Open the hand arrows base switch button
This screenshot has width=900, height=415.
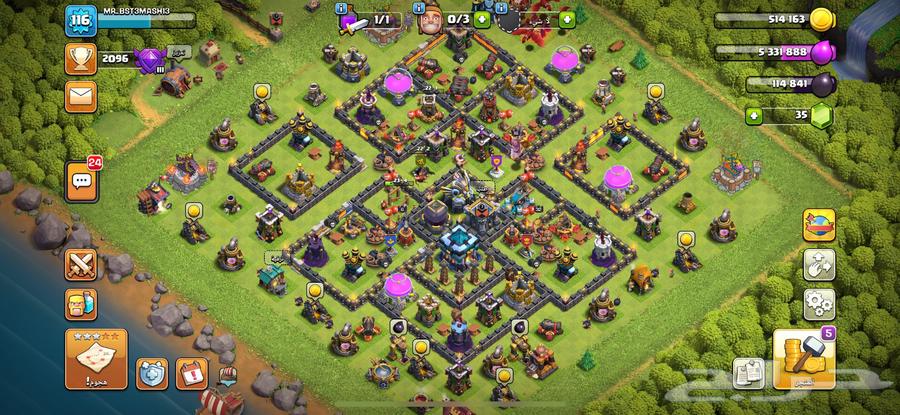click(819, 264)
